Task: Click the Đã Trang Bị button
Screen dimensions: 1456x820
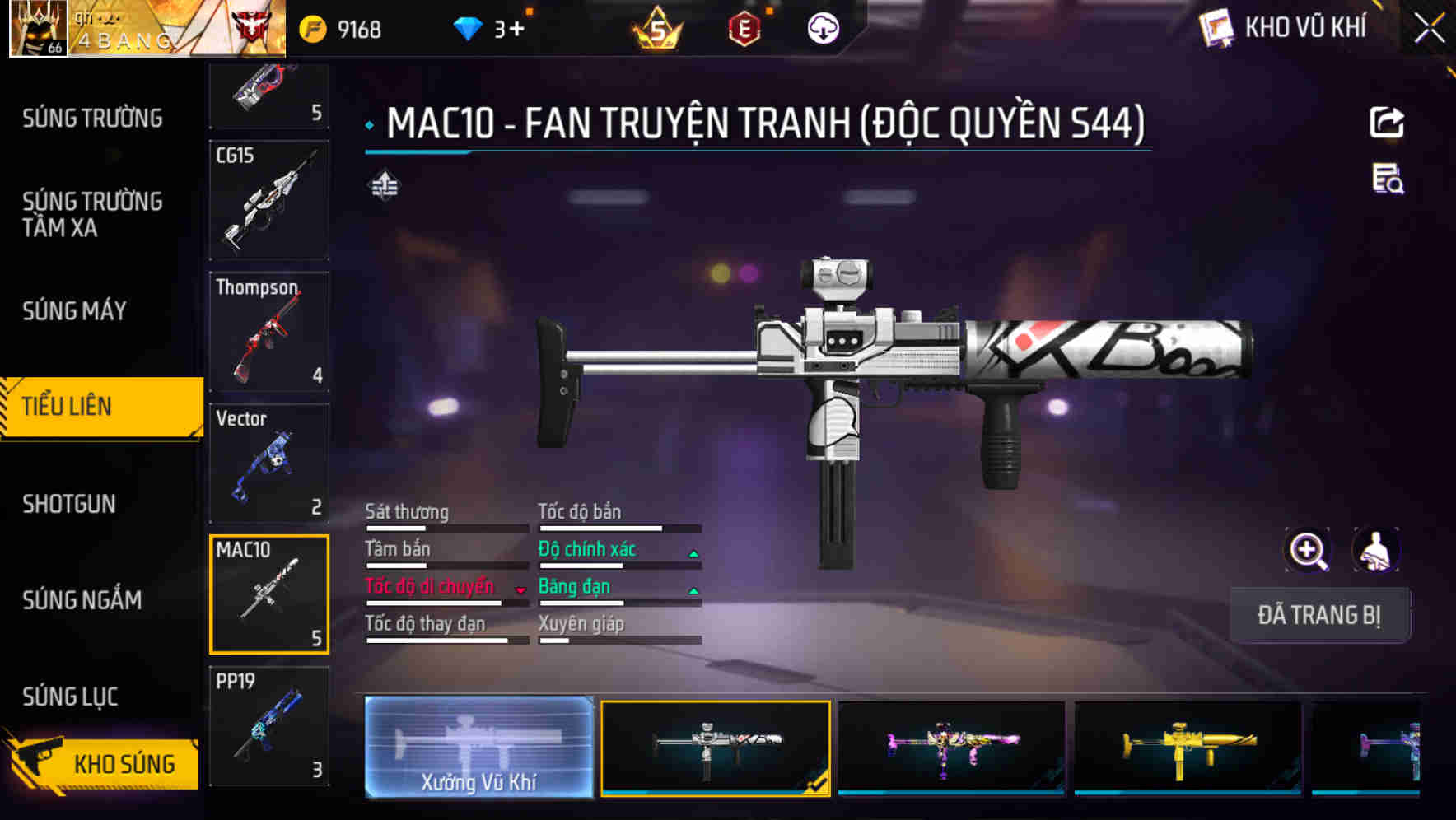Action: pos(1318,615)
